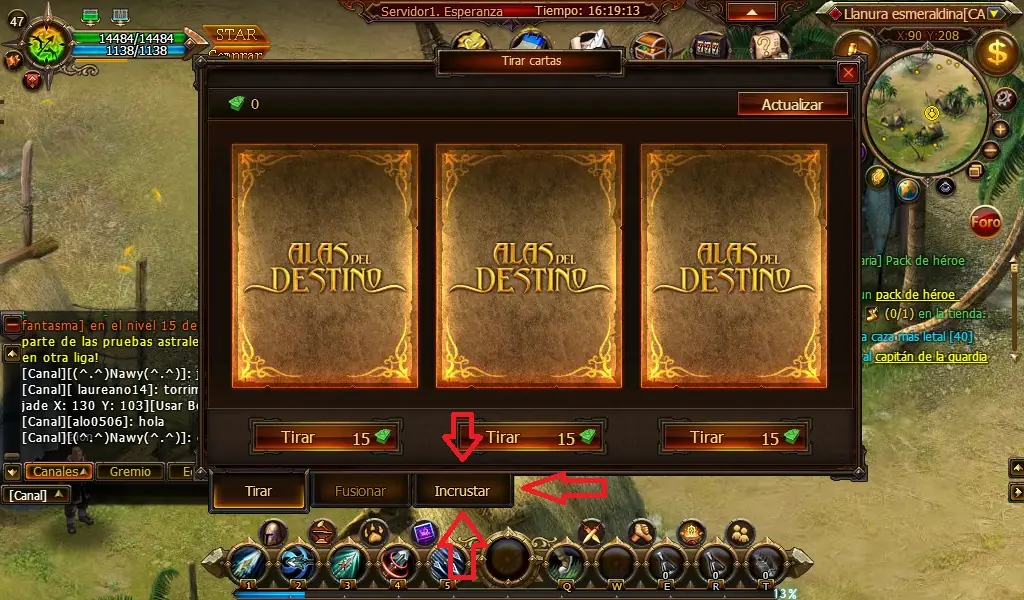Image resolution: width=1024 pixels, height=600 pixels.
Task: Open the crossed swords icon above hotbar
Action: (593, 532)
